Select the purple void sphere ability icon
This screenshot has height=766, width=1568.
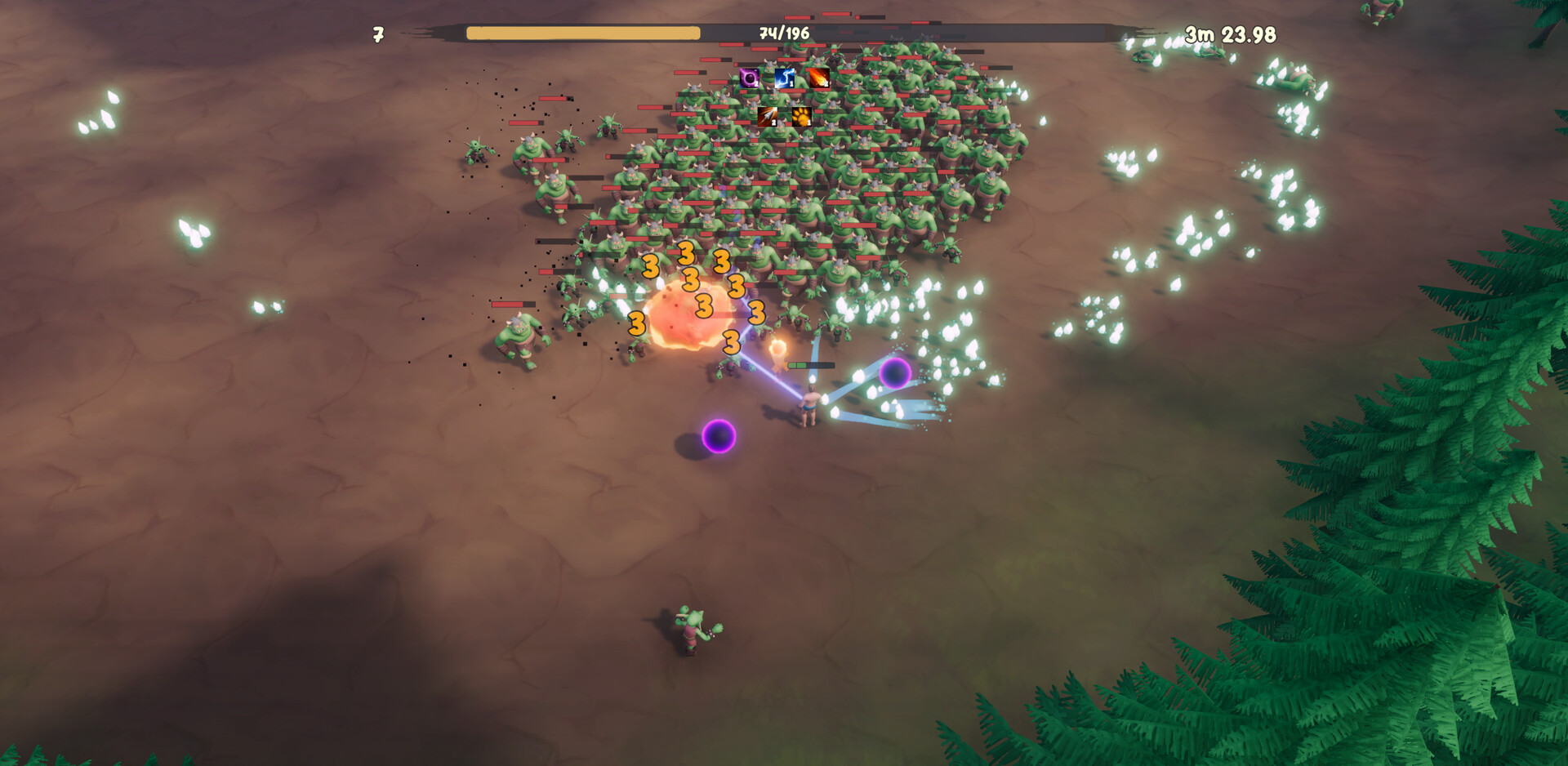point(750,78)
